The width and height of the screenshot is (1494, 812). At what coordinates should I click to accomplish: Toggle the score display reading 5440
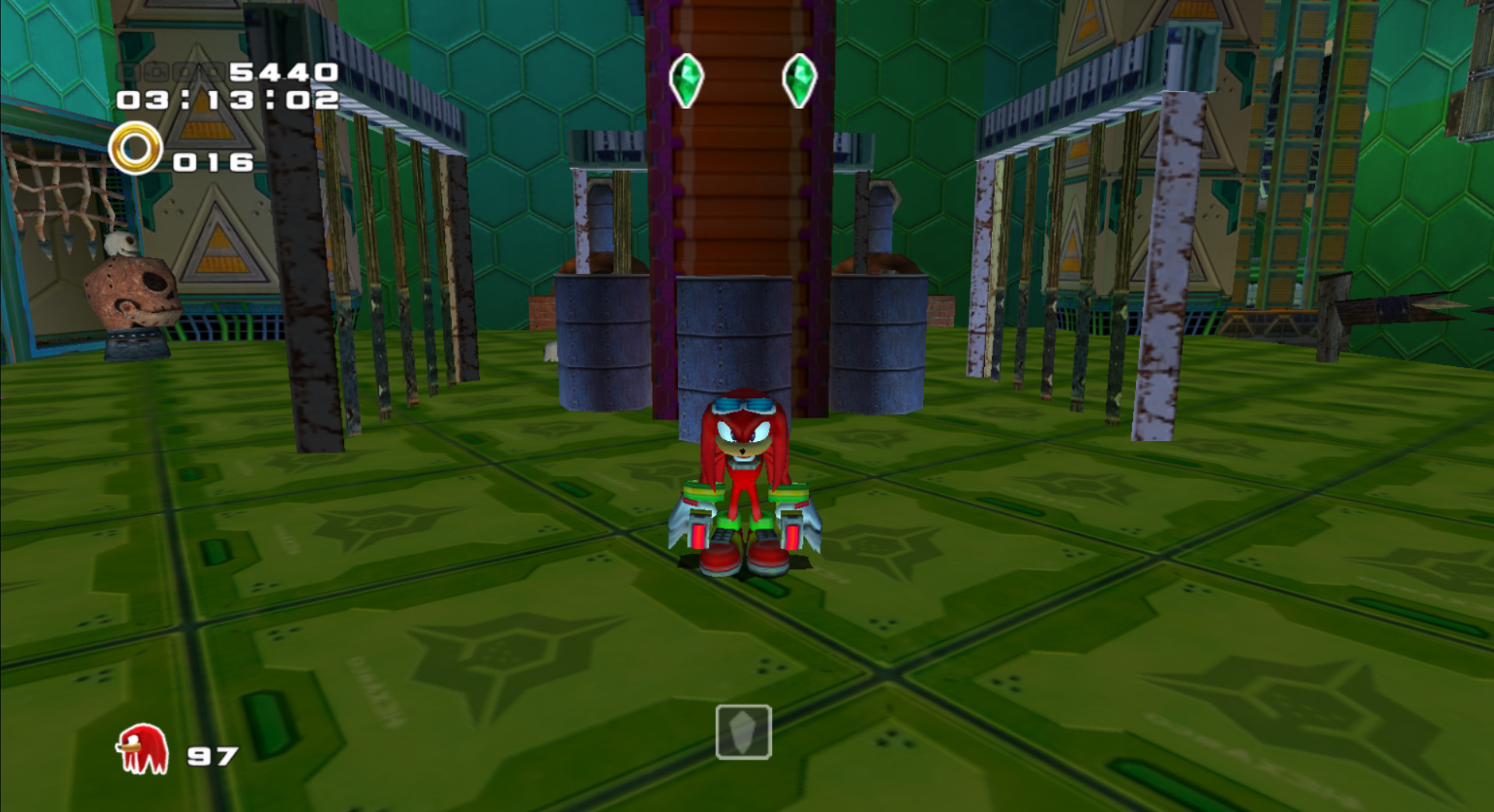[284, 72]
